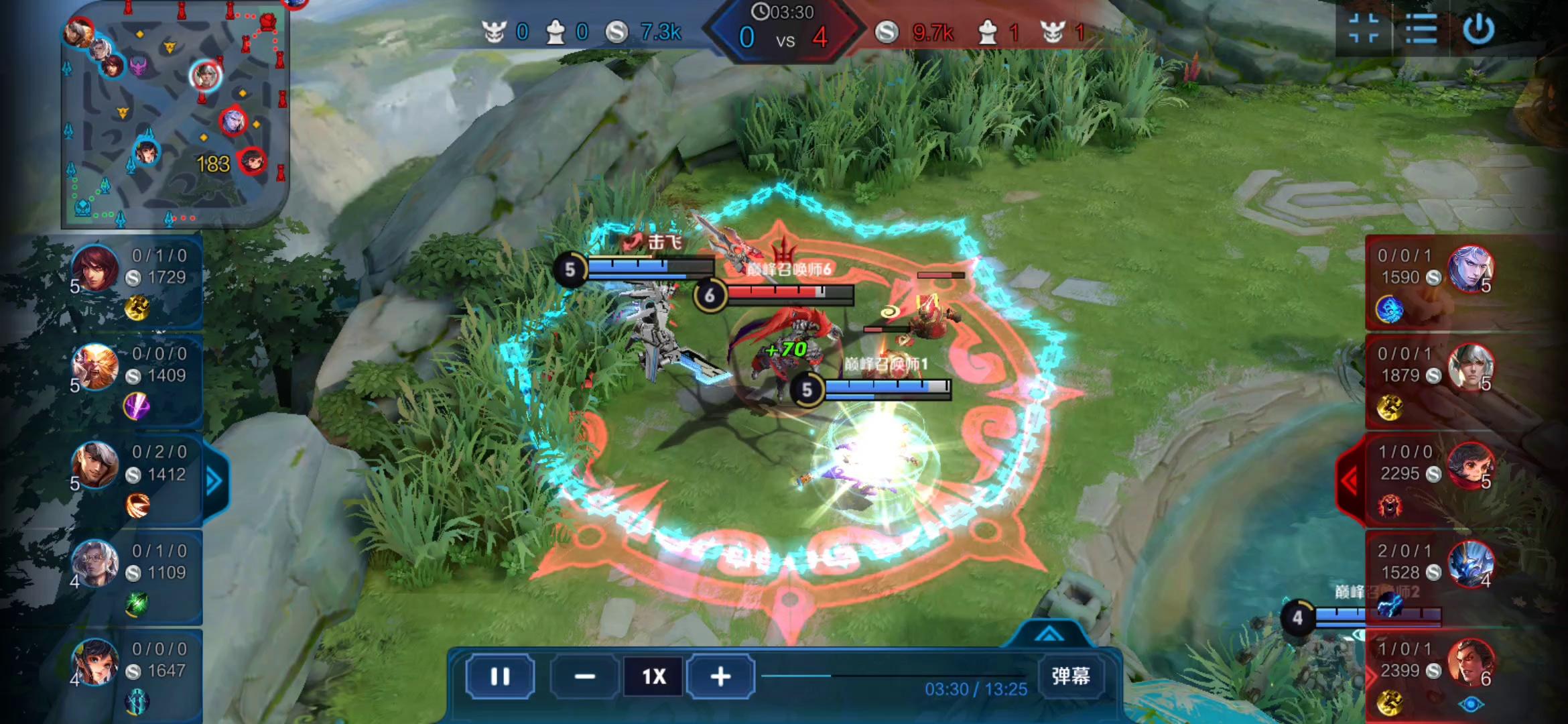This screenshot has height=724, width=1568.
Task: Increase replay speed with the plus button
Action: point(720,676)
